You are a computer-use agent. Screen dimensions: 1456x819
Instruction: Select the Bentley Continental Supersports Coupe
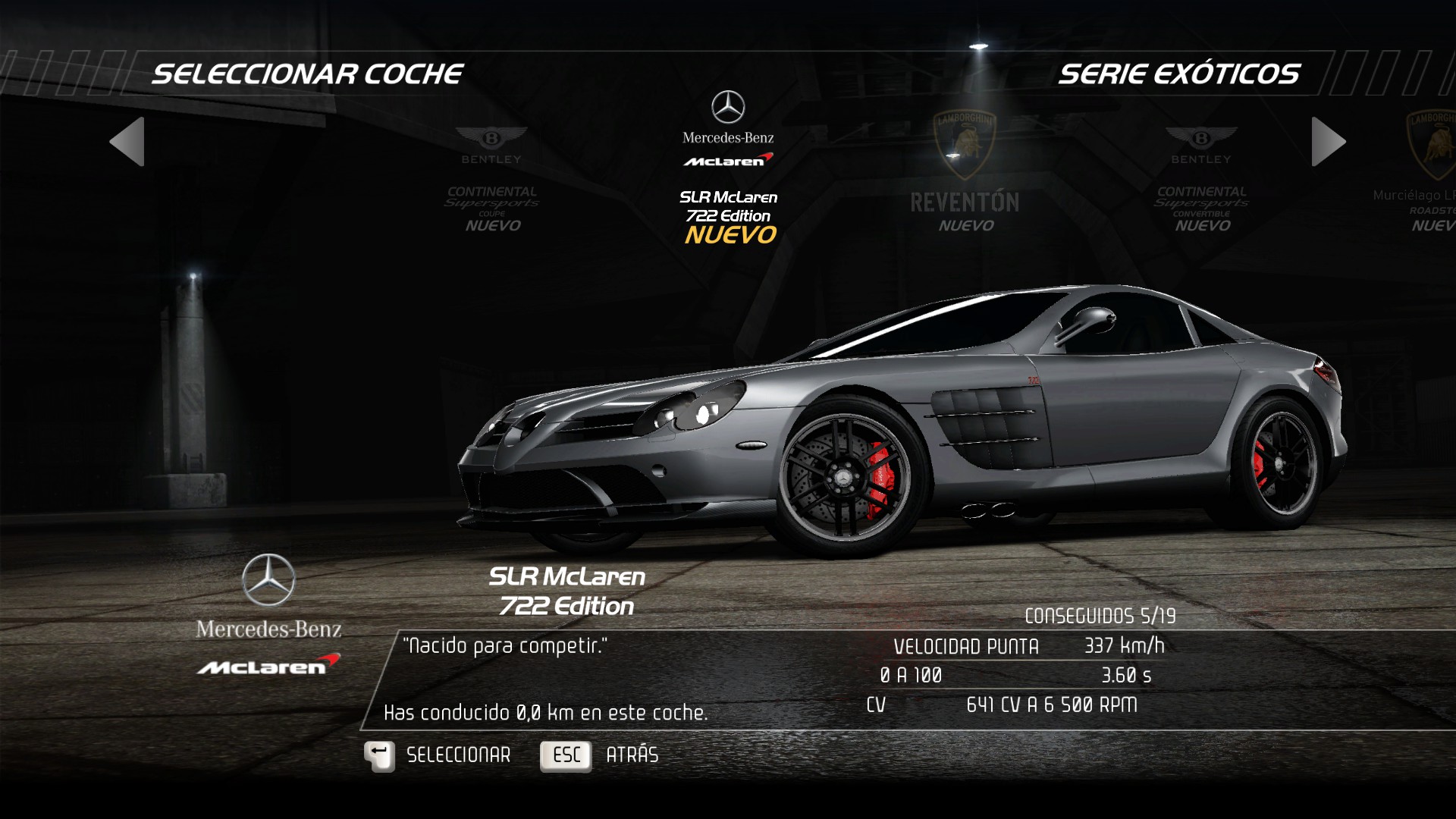coord(491,182)
